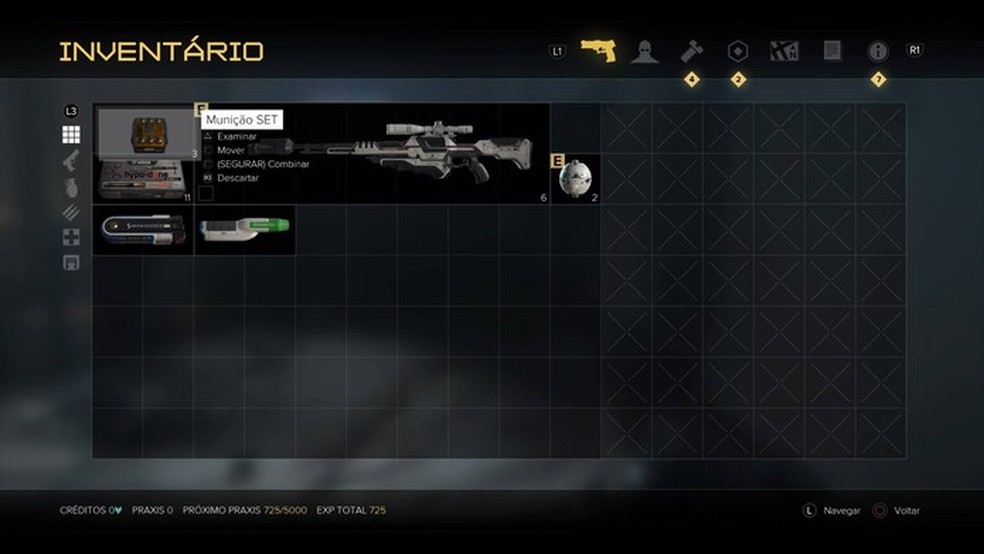Image resolution: width=984 pixels, height=554 pixels.
Task: Select the round white grenade item
Action: click(575, 179)
